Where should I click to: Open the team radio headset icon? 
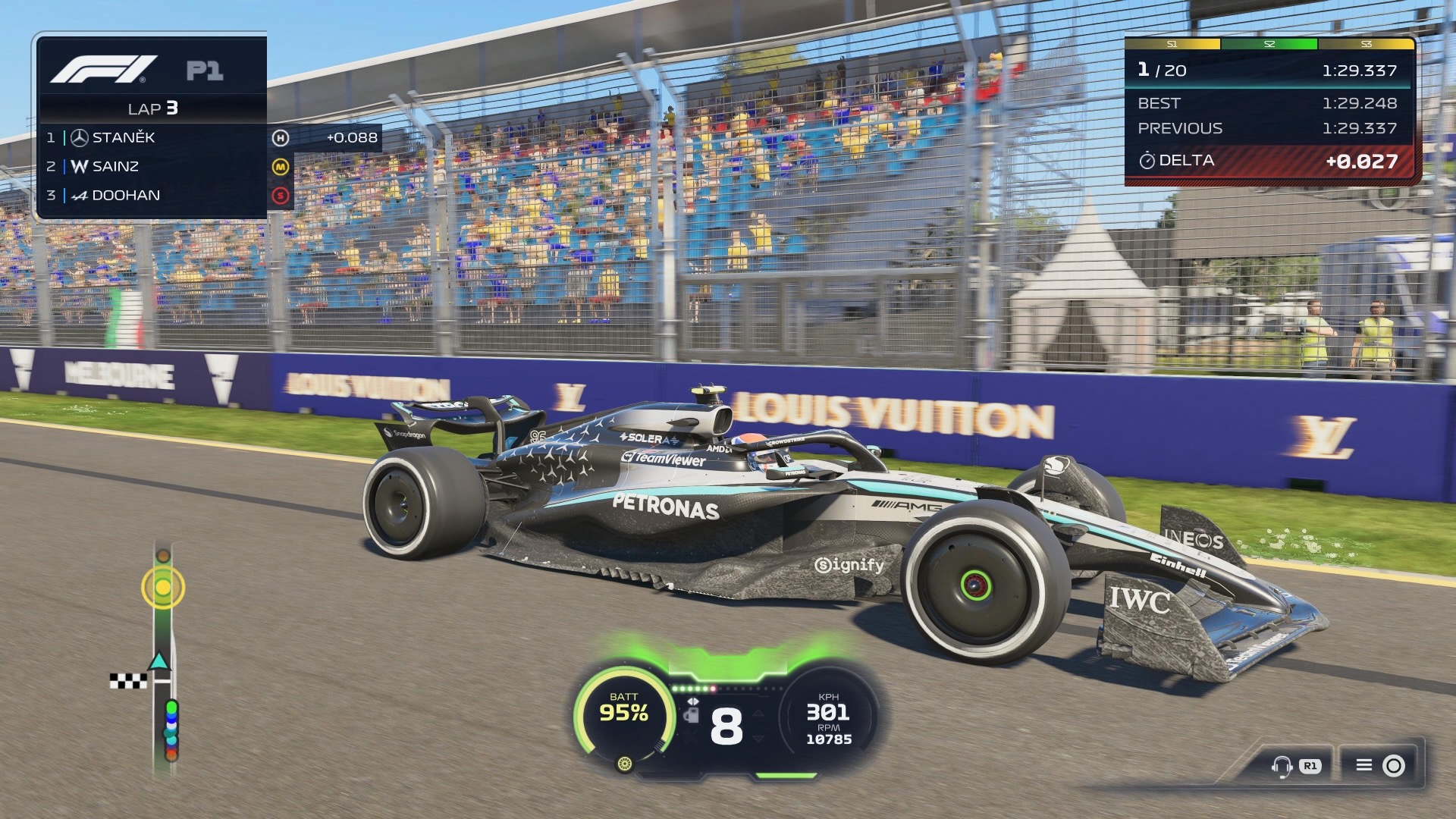(1282, 766)
